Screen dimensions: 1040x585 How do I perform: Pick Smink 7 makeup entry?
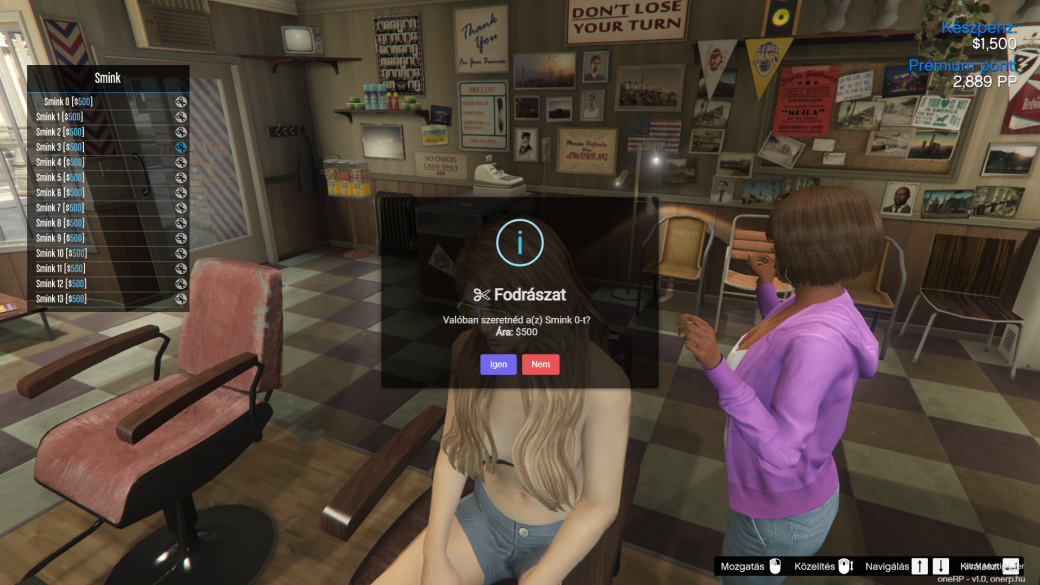[108, 208]
